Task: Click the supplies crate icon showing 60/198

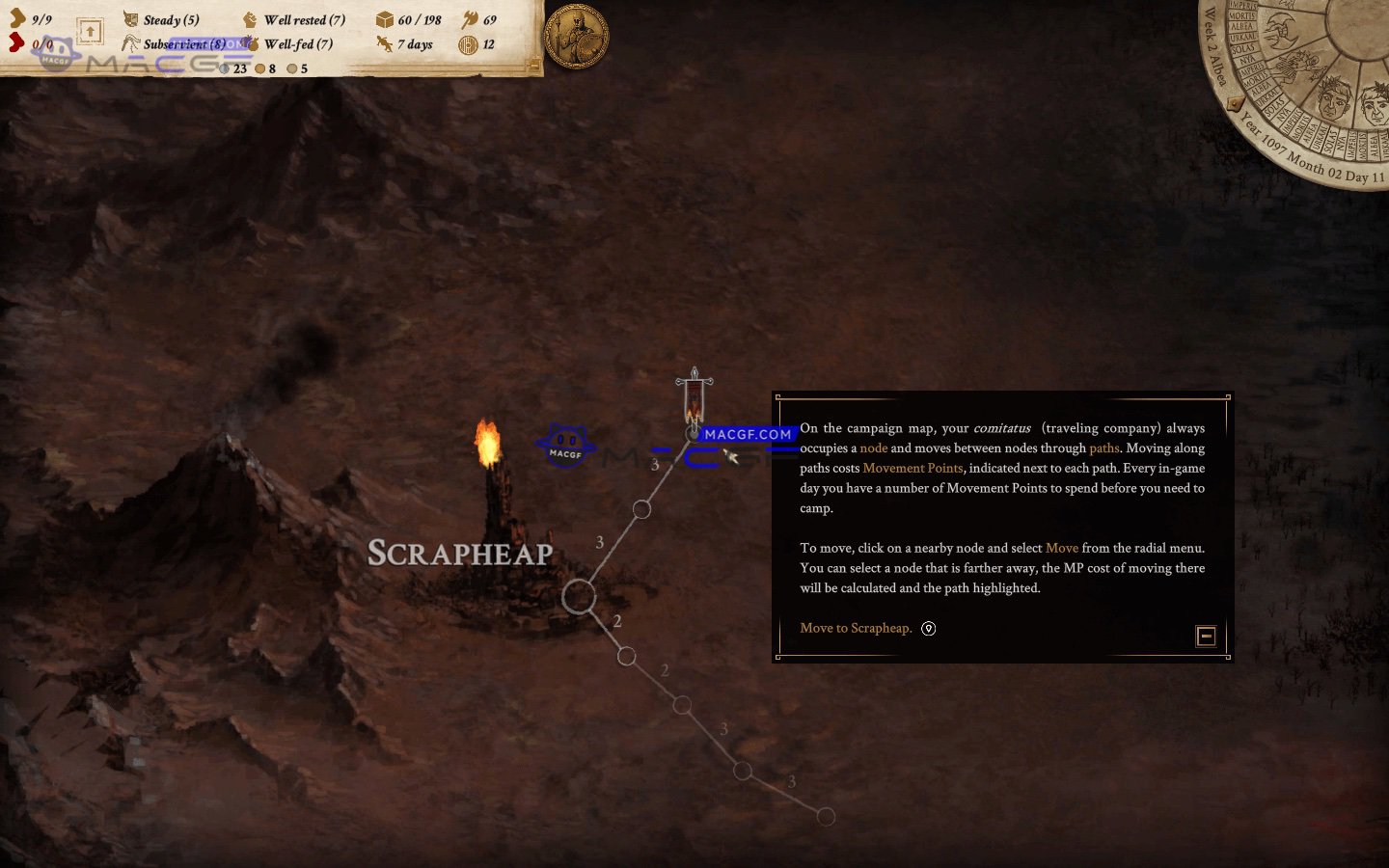Action: click(383, 19)
